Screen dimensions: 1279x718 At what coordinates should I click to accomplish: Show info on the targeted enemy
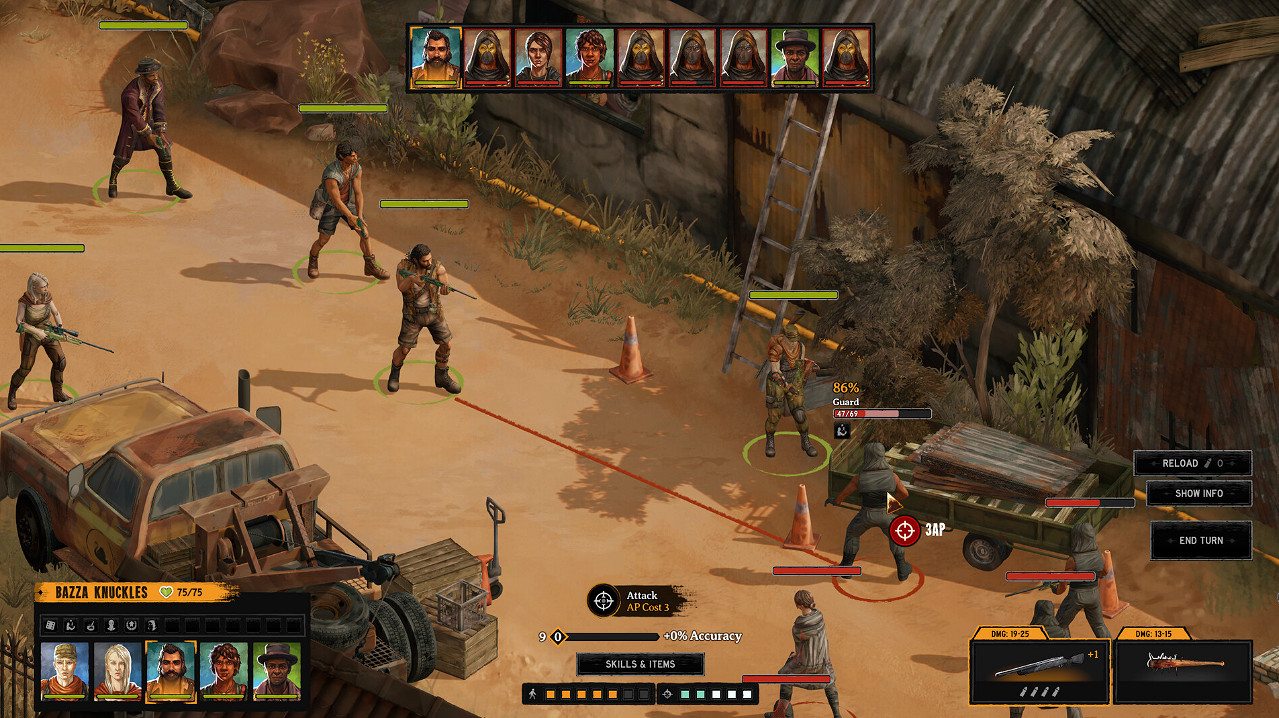click(1198, 493)
